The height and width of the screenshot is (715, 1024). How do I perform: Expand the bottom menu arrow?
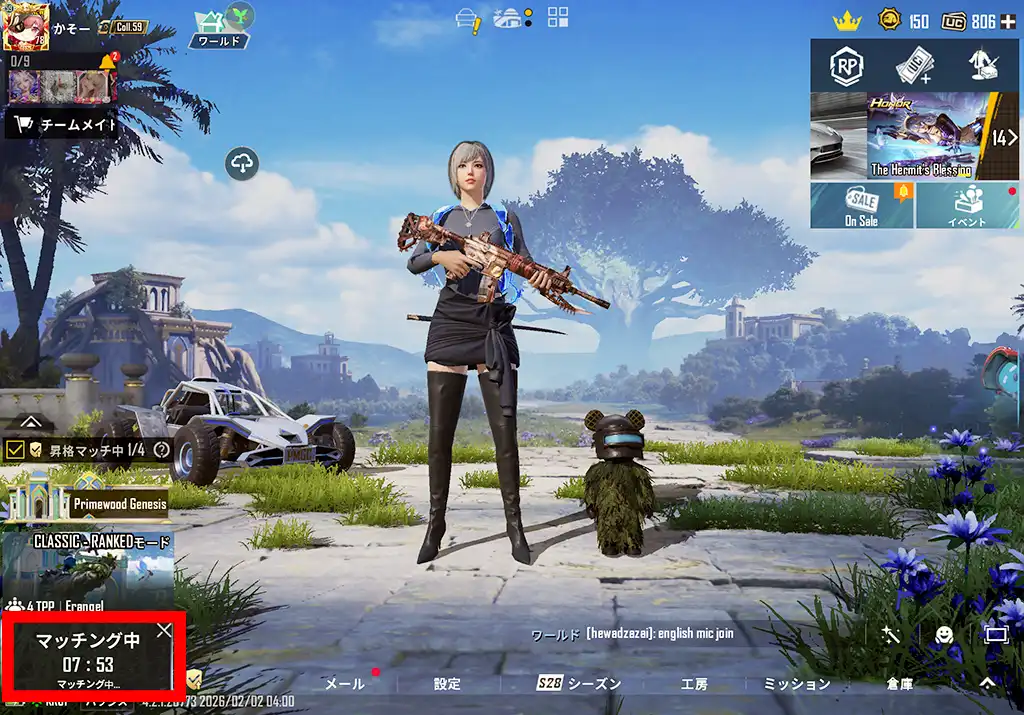click(x=987, y=683)
